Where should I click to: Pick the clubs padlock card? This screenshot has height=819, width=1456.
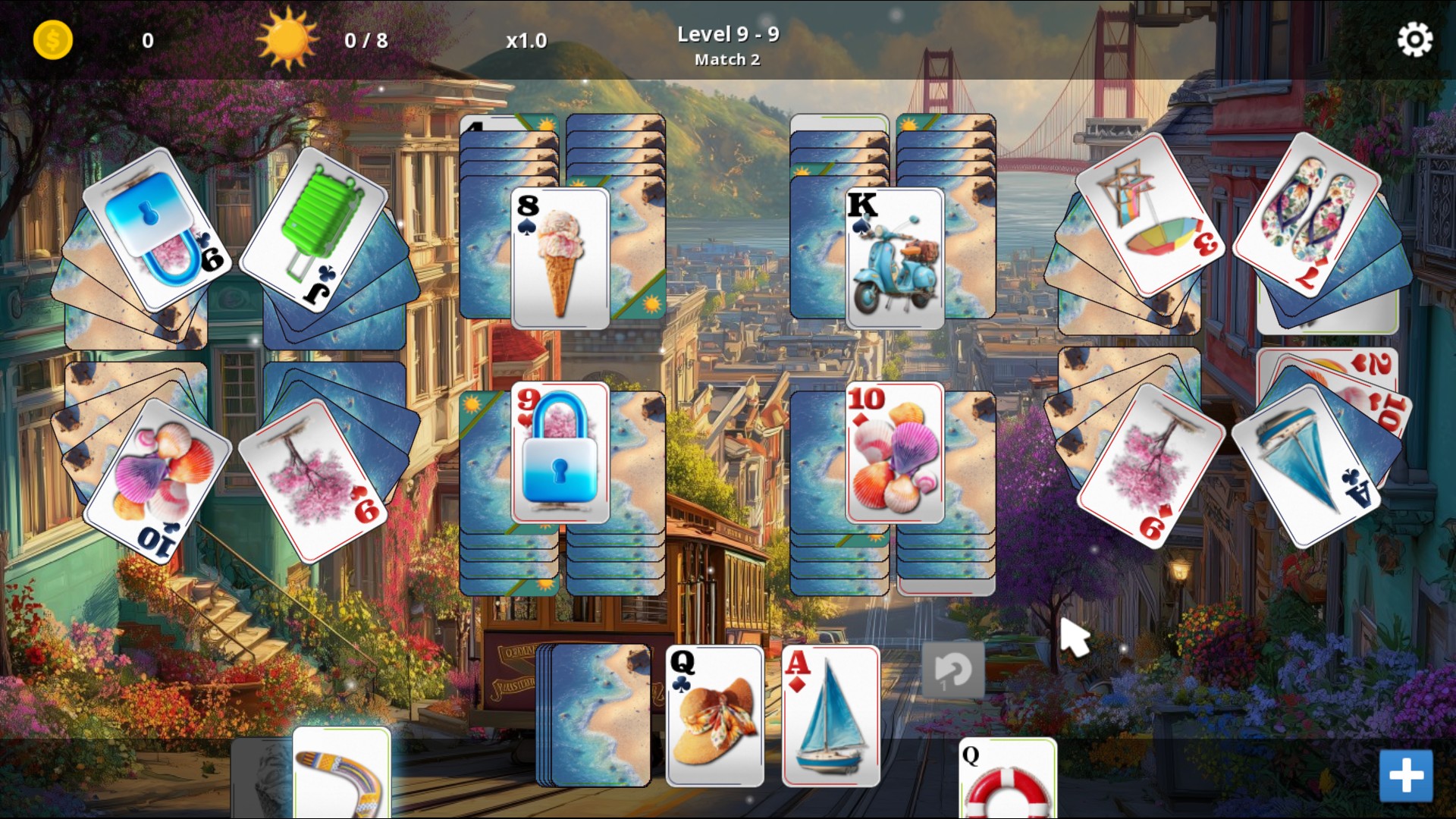(x=157, y=229)
